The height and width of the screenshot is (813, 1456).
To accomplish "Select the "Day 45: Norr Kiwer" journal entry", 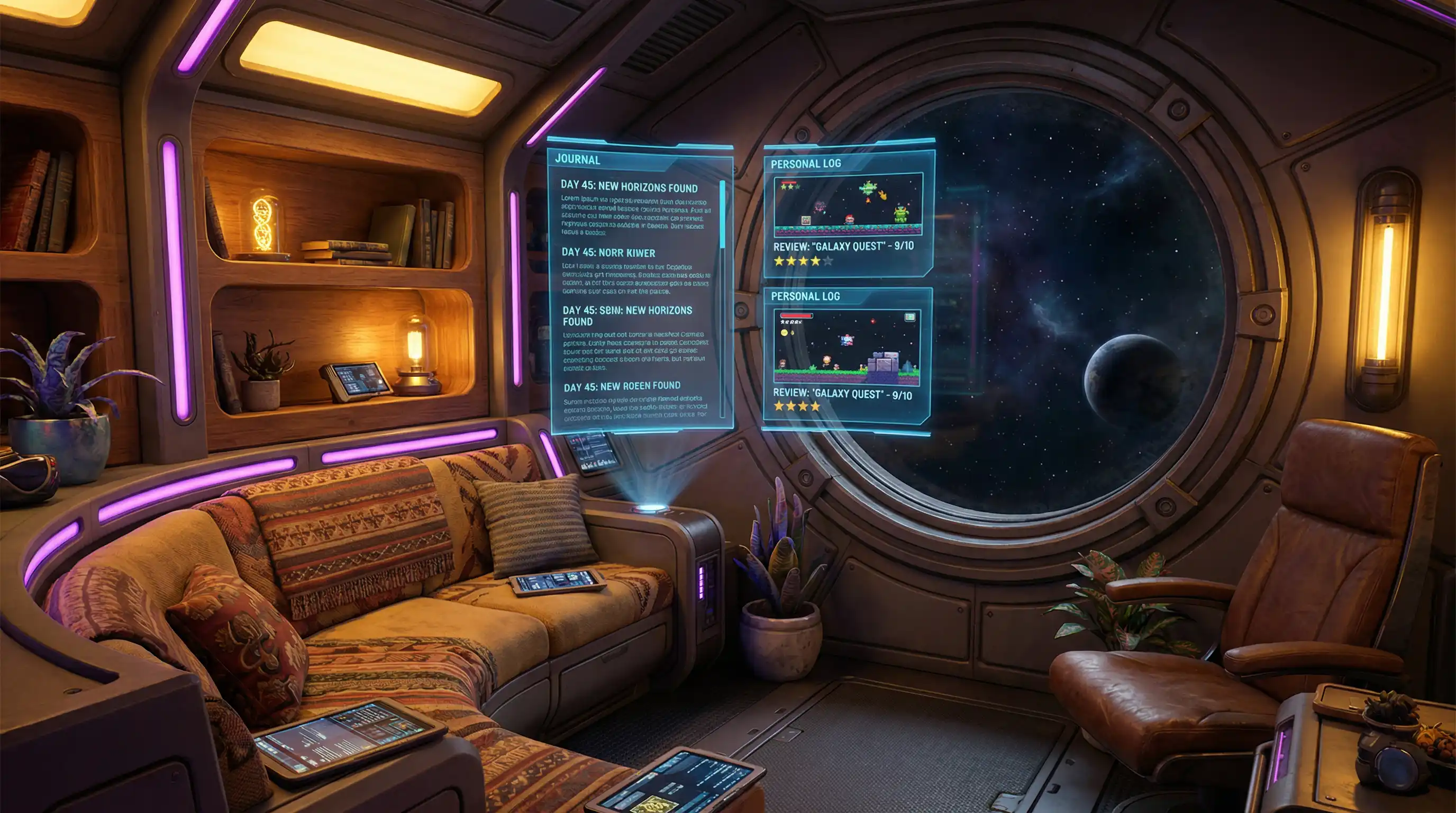I will (608, 252).
